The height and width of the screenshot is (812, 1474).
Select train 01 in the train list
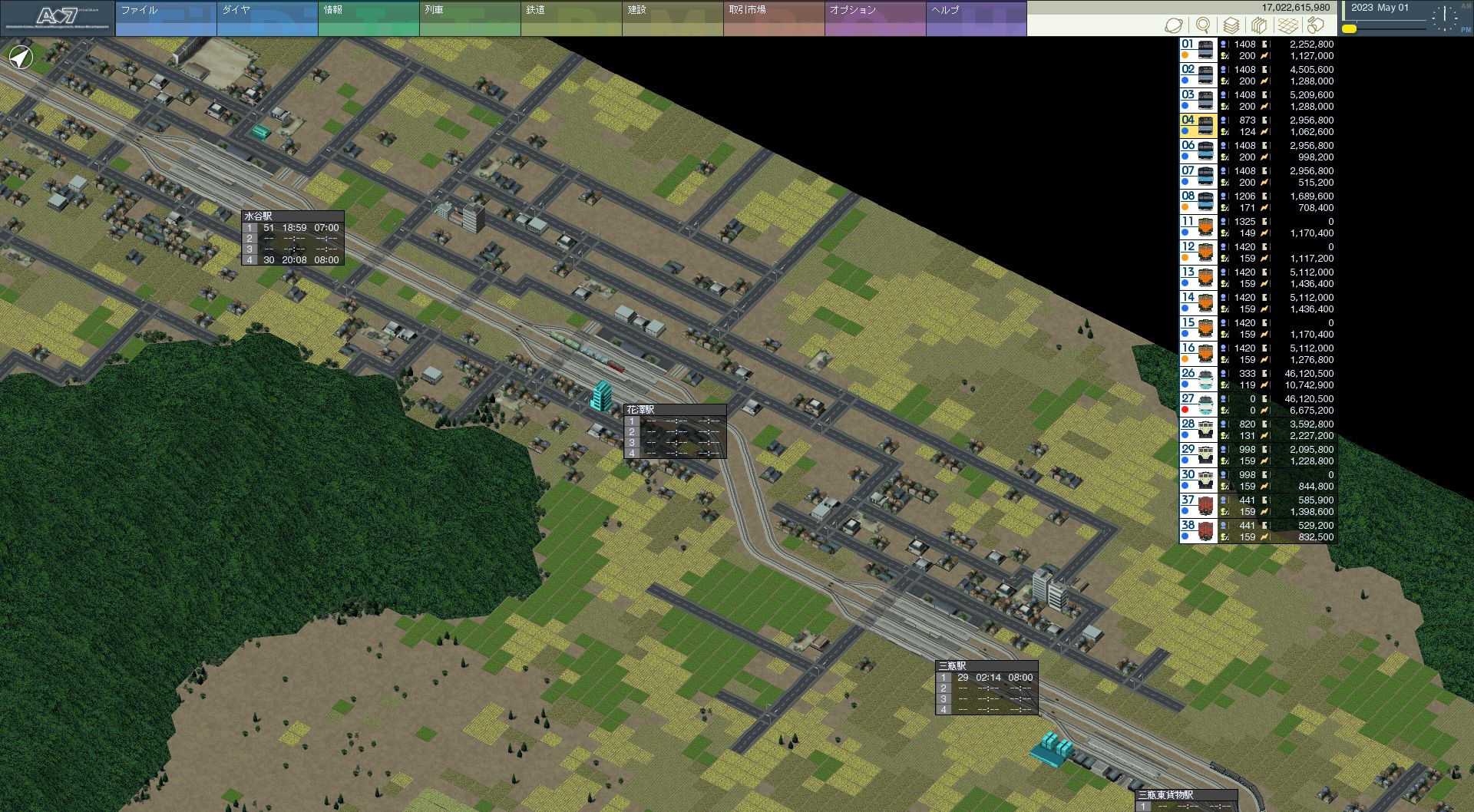point(1198,50)
